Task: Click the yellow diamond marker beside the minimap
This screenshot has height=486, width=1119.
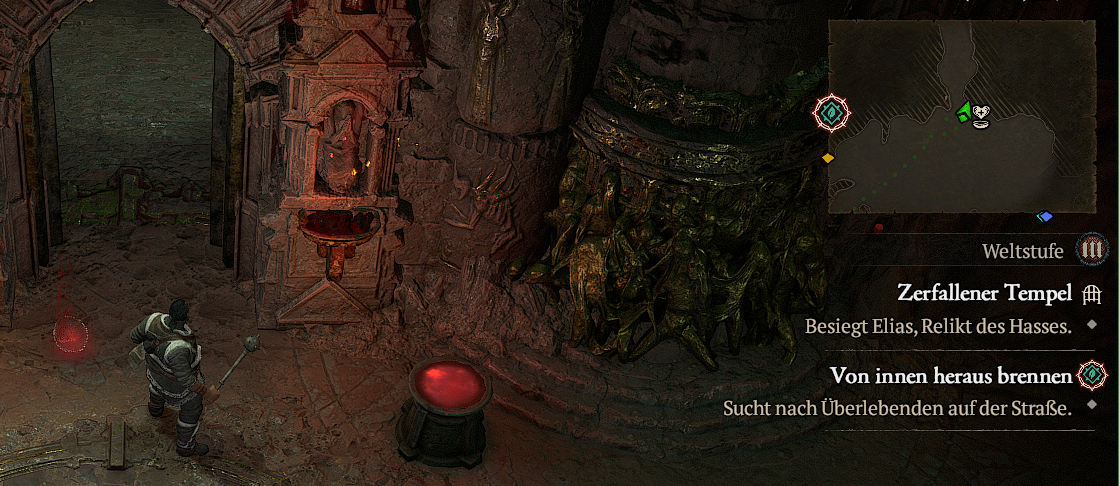Action: pos(828,158)
